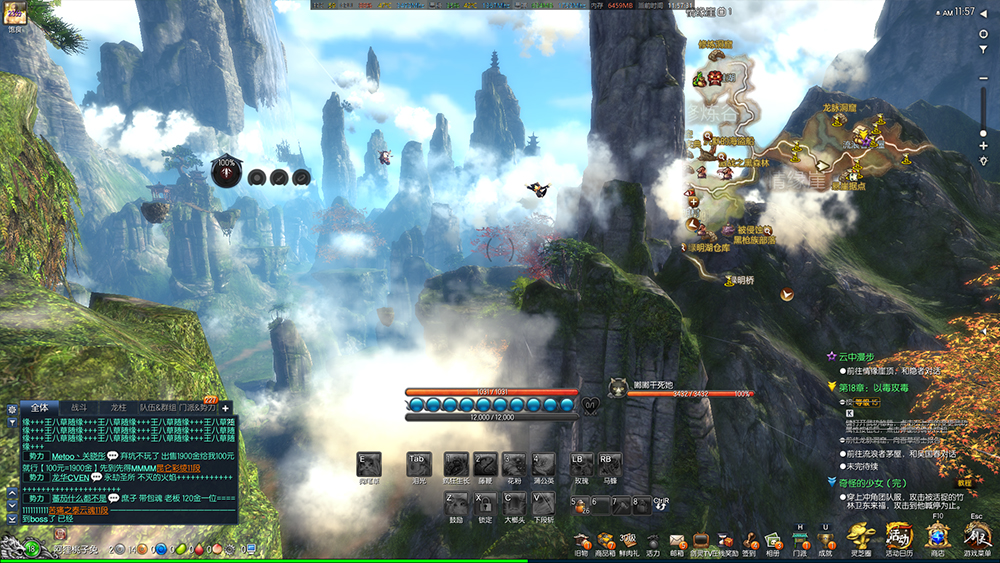Open the 活动日历 event calendar
1000x563 pixels.
click(899, 536)
